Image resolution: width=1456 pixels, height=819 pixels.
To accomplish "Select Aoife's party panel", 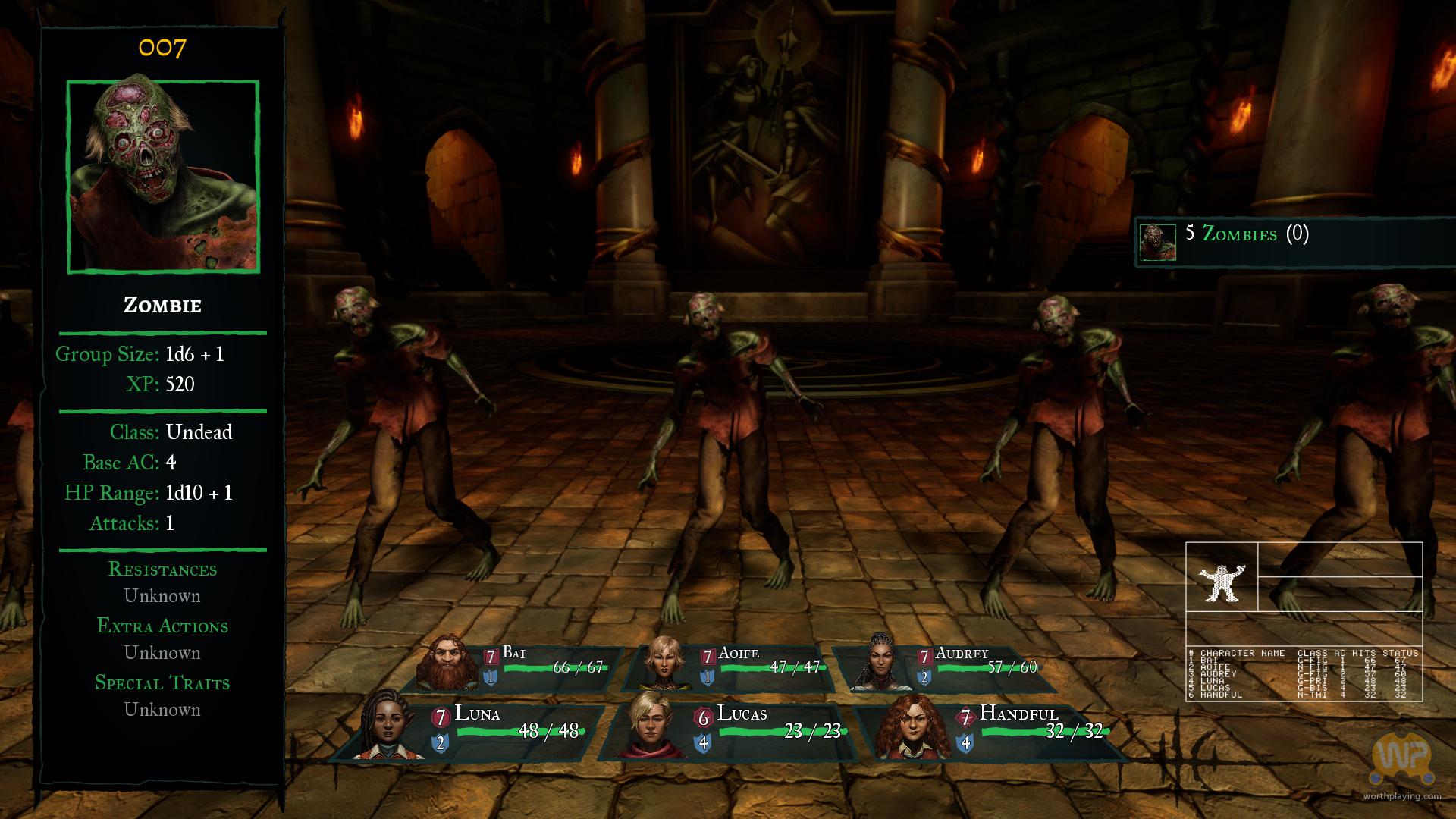I will [732, 668].
